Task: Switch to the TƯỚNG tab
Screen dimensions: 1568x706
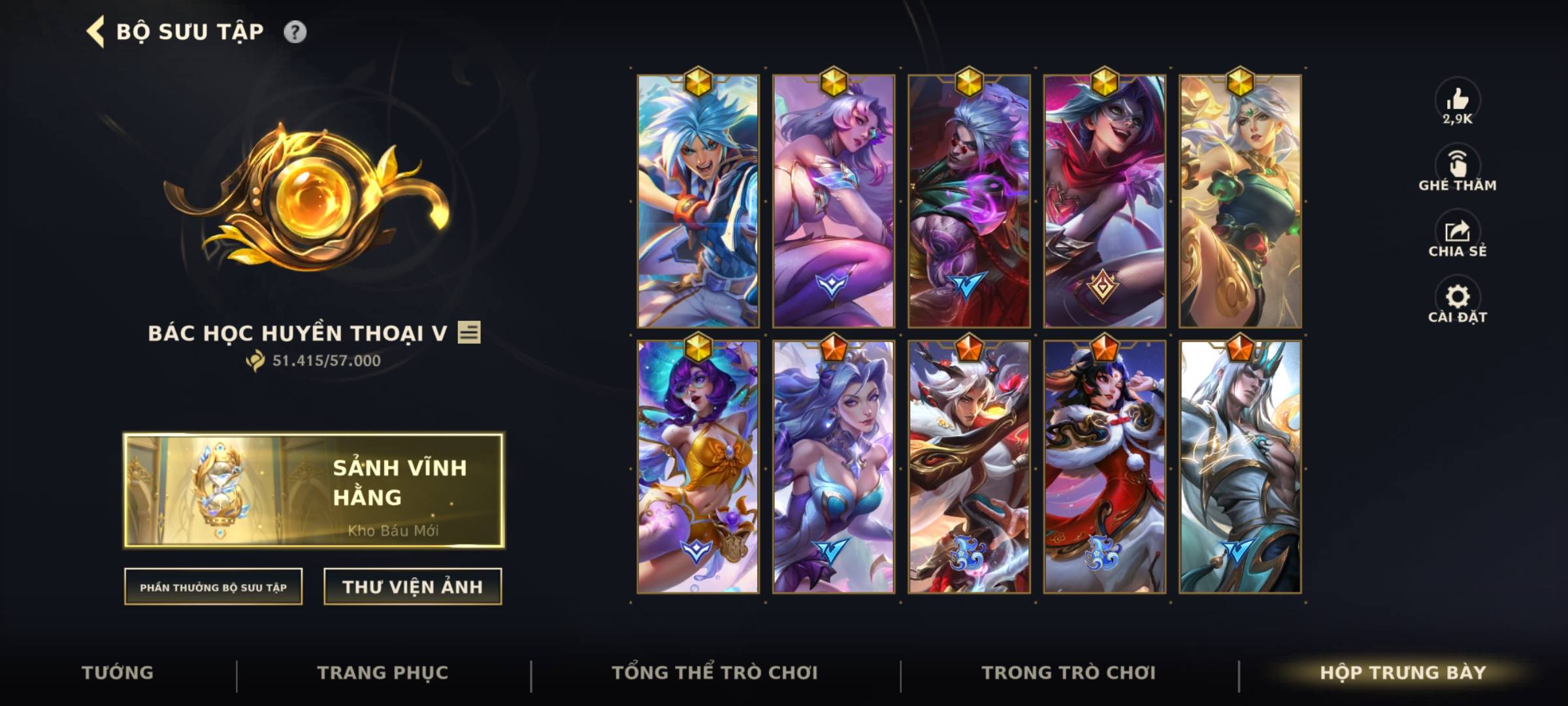Action: coord(118,672)
